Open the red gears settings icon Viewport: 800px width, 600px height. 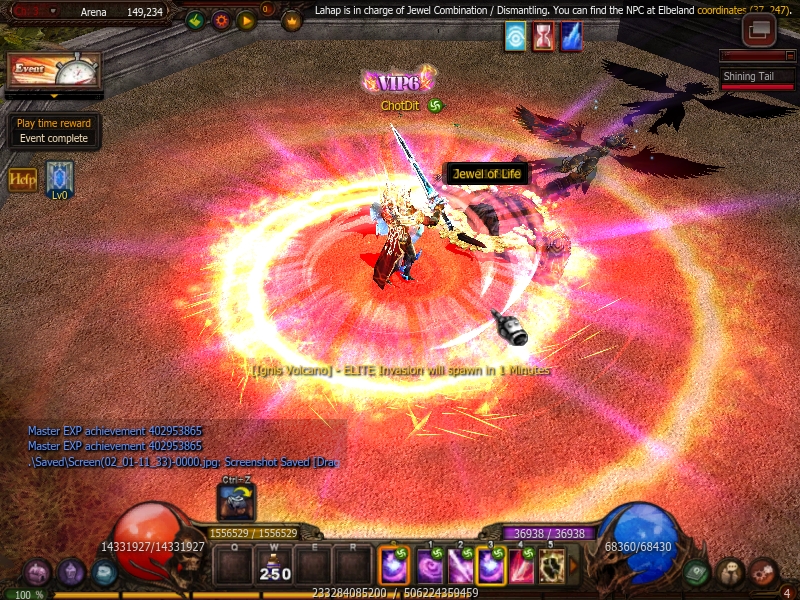click(763, 572)
